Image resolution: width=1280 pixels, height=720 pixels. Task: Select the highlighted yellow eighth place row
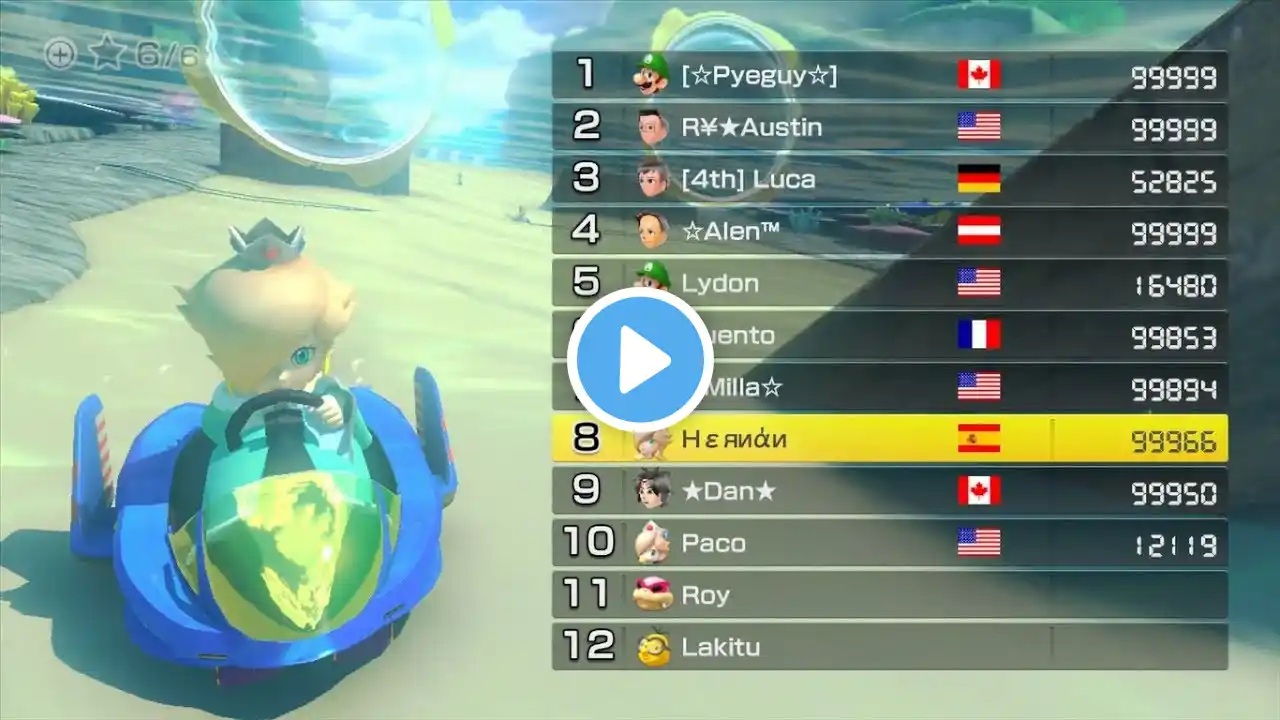pyautogui.click(x=889, y=439)
